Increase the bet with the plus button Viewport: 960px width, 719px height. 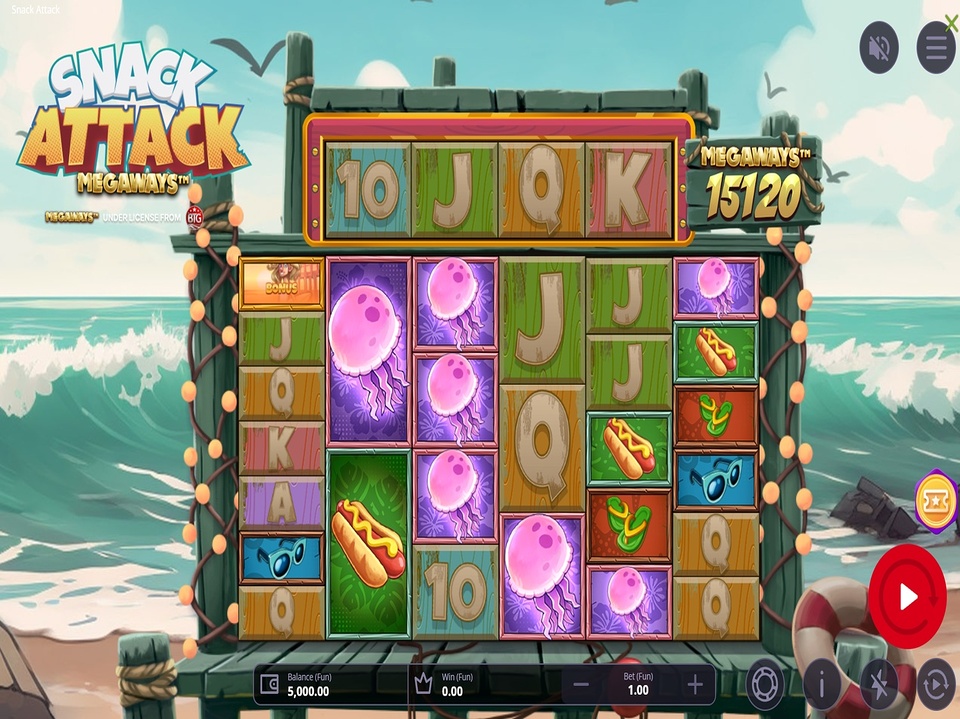696,685
